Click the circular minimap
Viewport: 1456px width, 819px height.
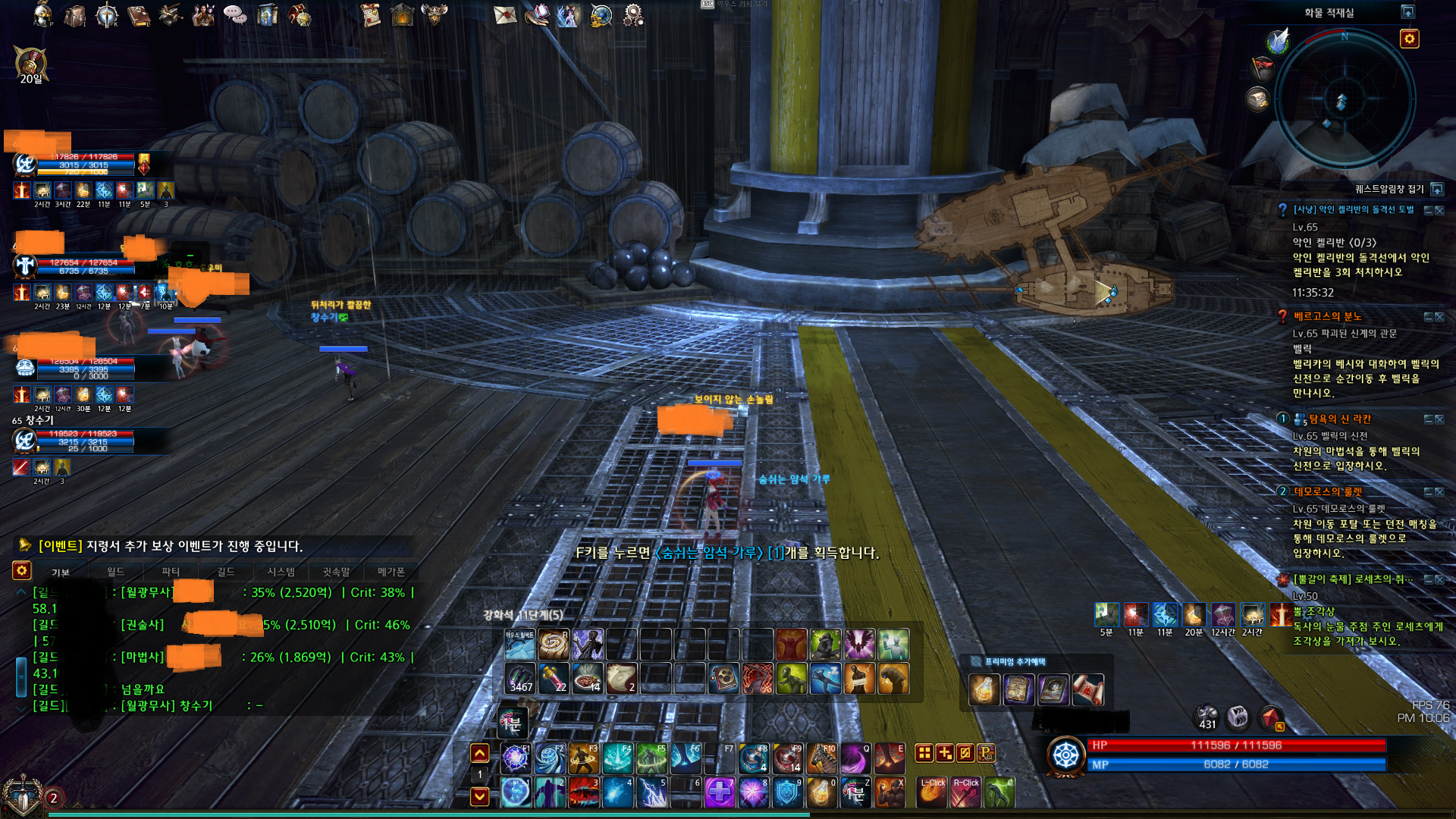1341,100
